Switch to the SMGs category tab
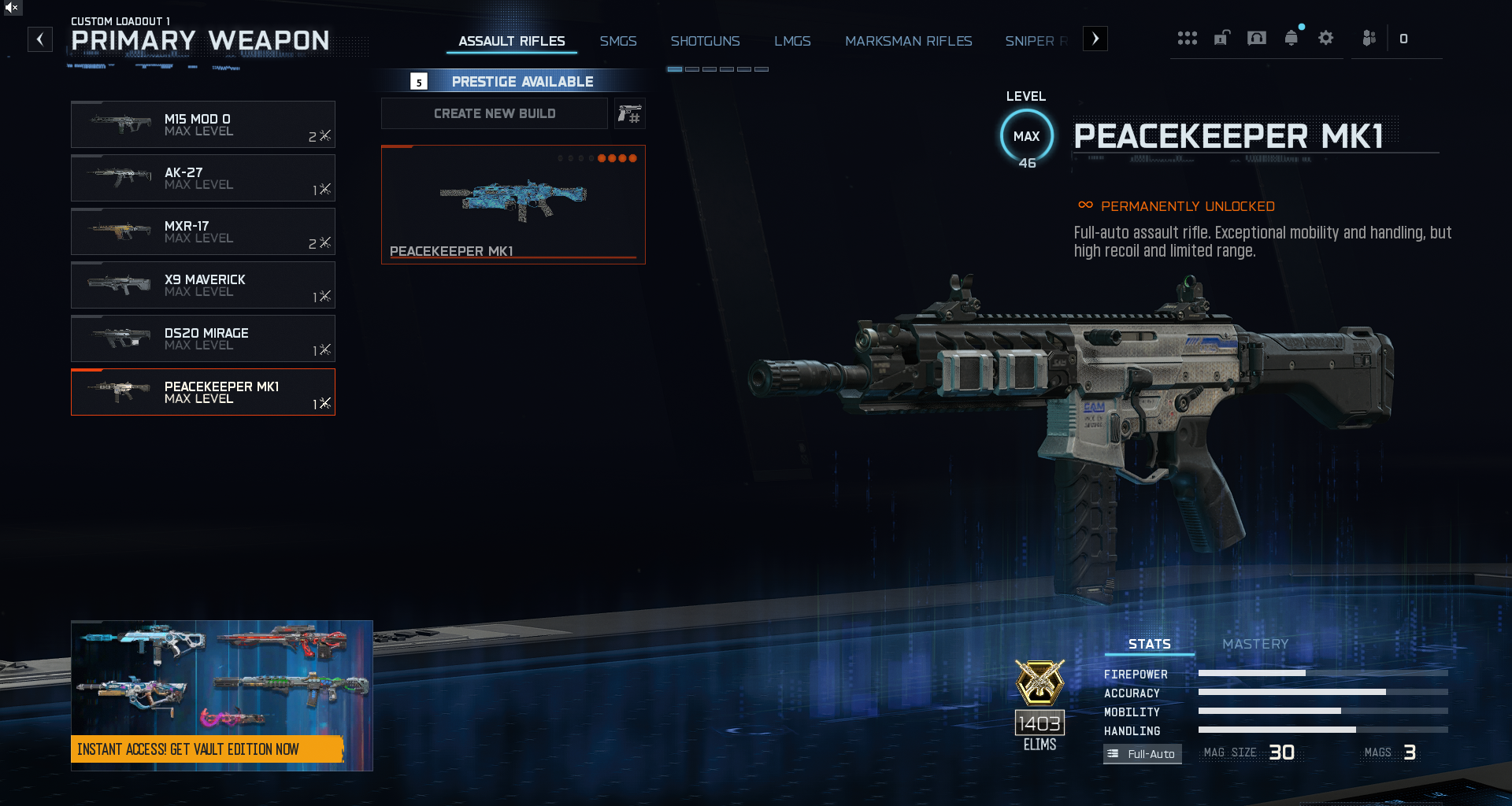The width and height of the screenshot is (1512, 806). 618,41
